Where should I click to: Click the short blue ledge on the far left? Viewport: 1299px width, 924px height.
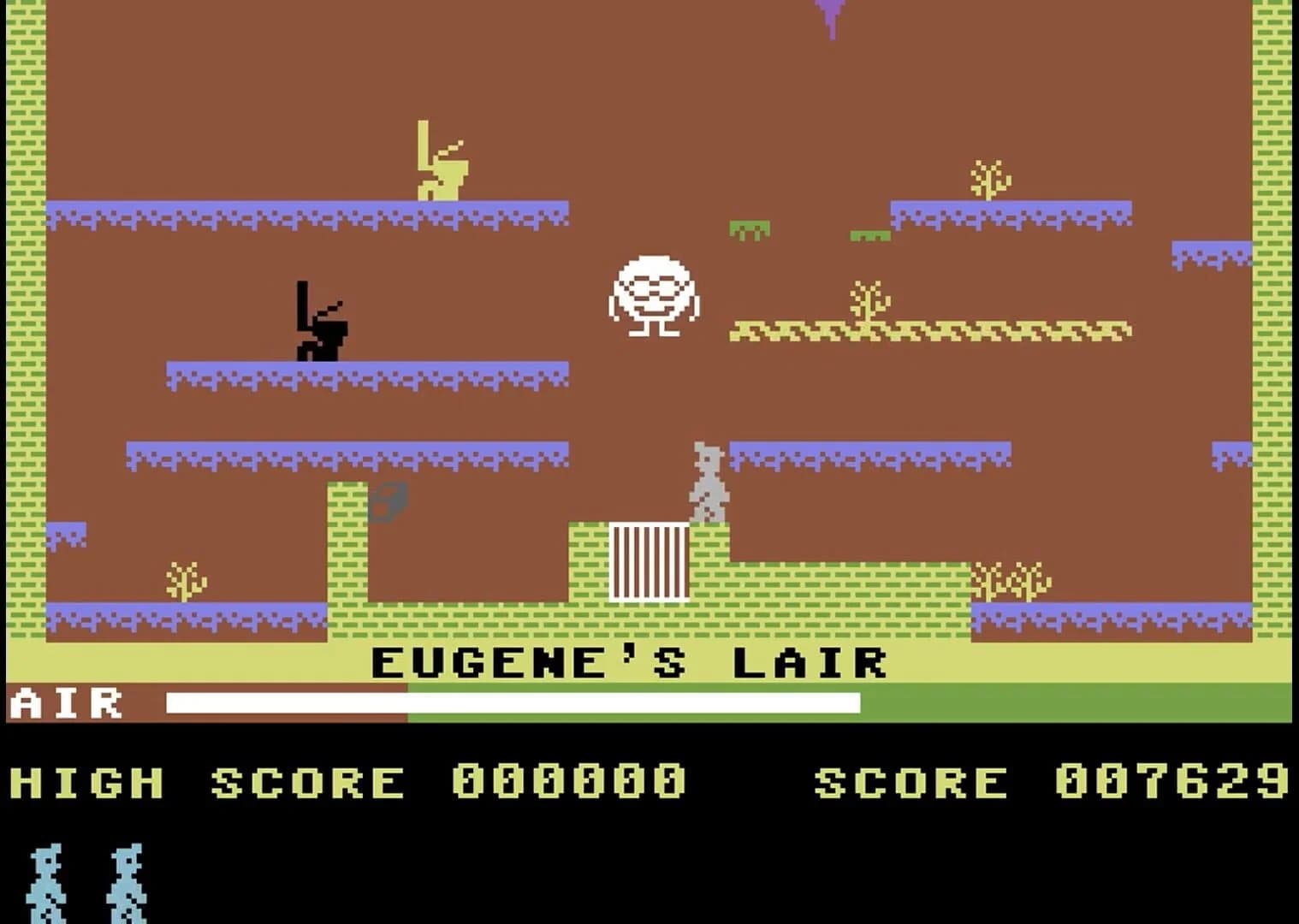(68, 530)
